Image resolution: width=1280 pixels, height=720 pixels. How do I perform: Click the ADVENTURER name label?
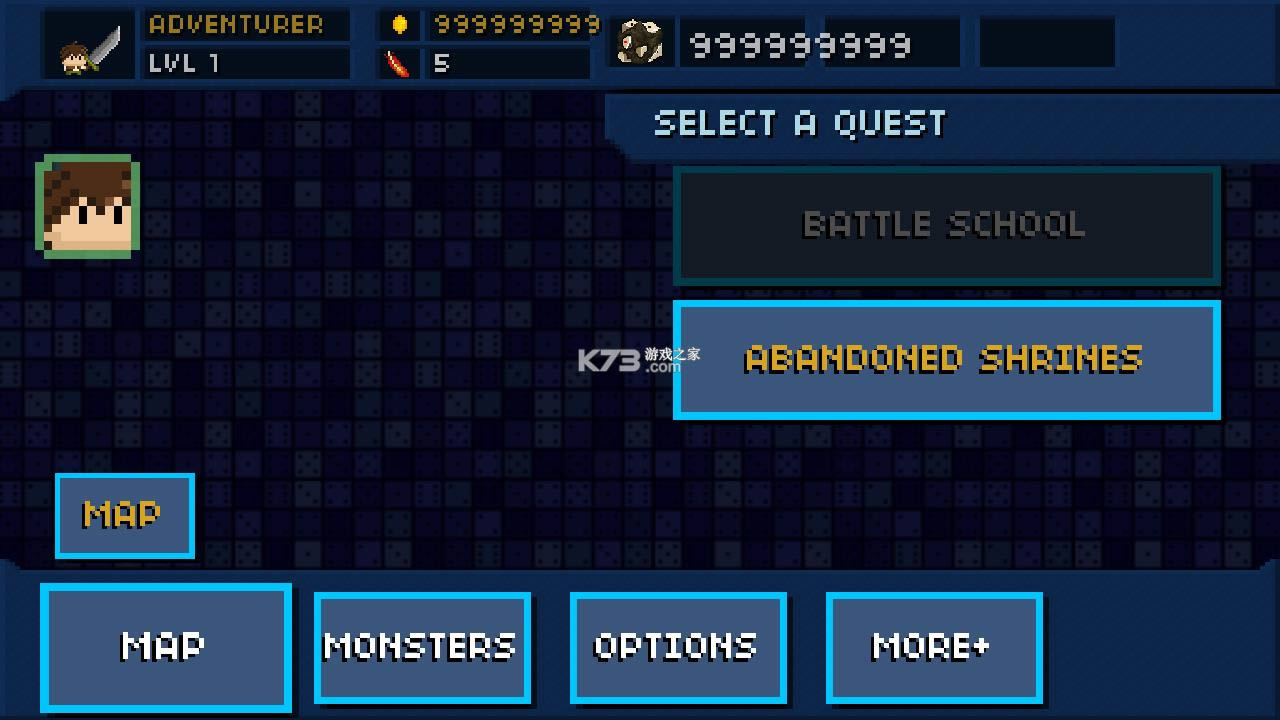click(x=245, y=25)
